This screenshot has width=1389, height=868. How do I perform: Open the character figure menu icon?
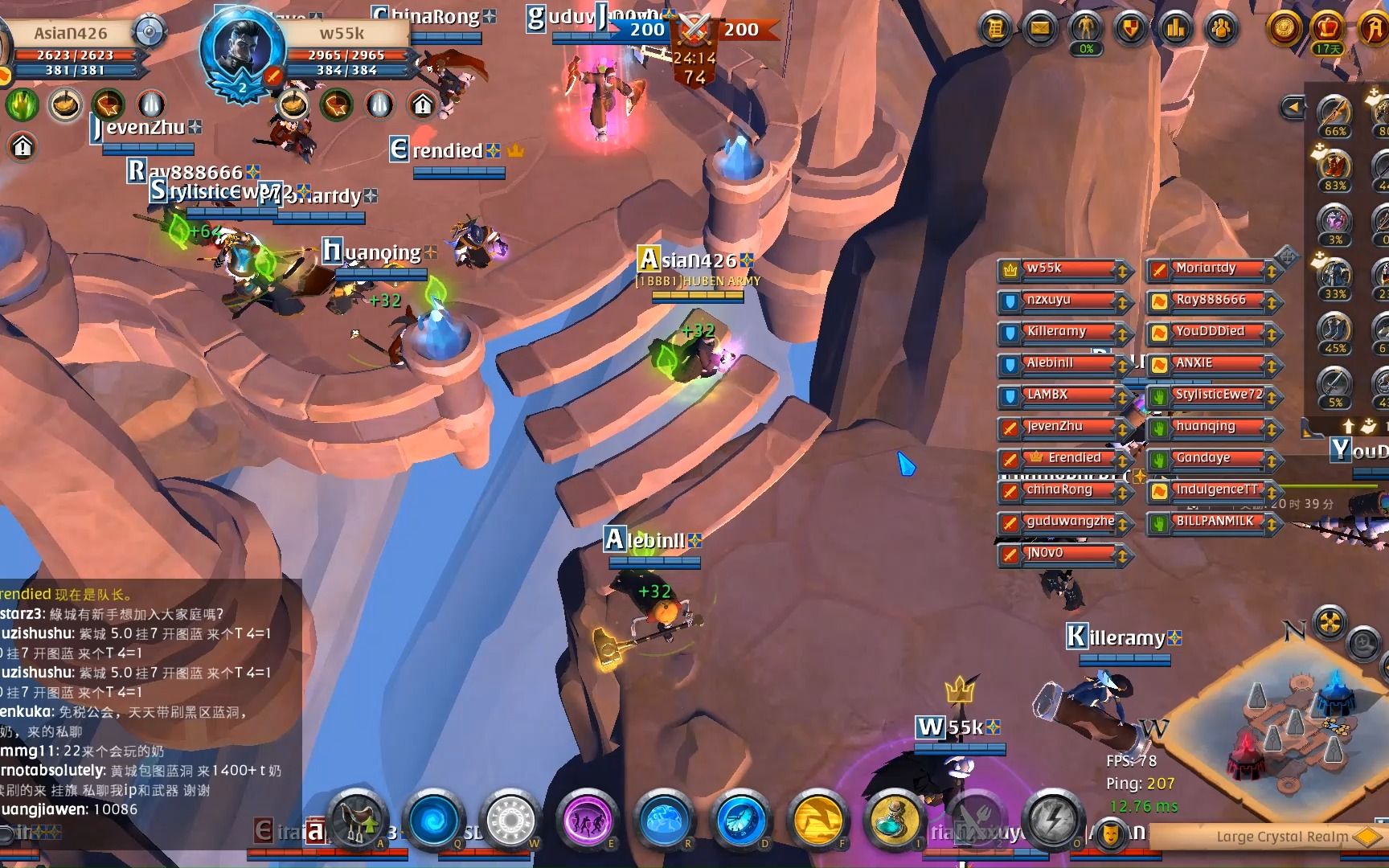click(x=1086, y=29)
